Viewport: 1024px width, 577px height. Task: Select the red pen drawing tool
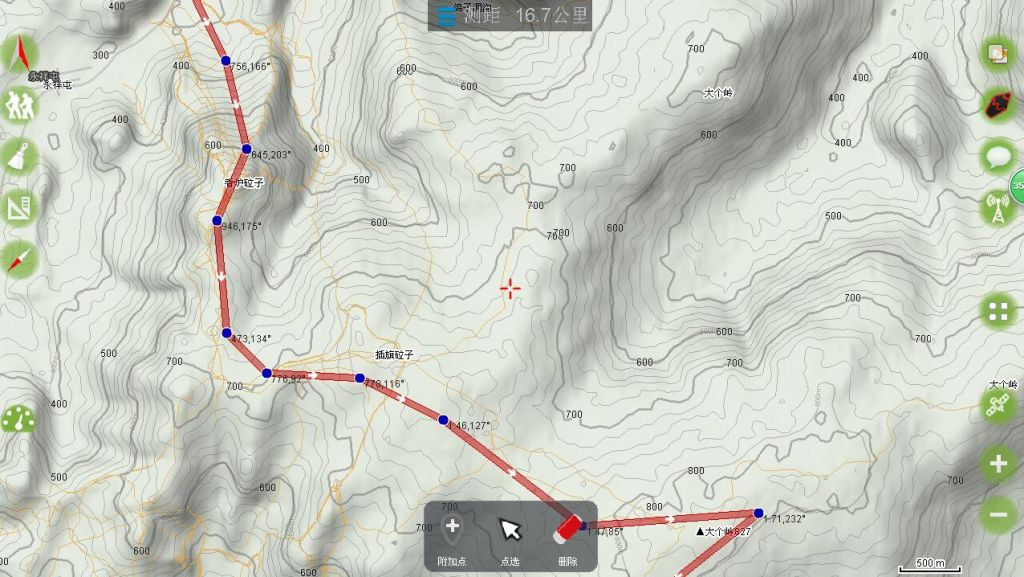(x=19, y=260)
